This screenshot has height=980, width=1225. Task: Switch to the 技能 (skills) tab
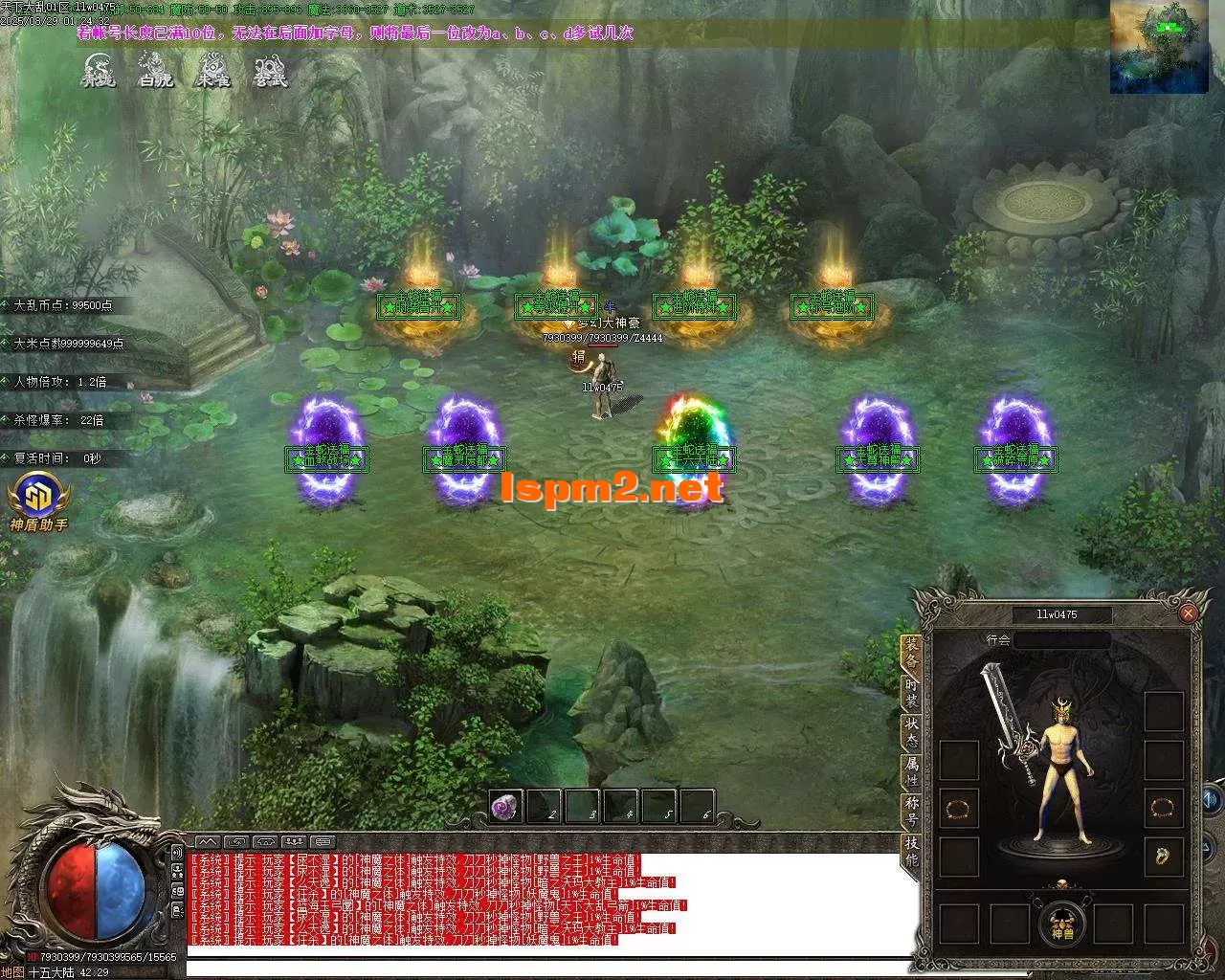pyautogui.click(x=911, y=850)
